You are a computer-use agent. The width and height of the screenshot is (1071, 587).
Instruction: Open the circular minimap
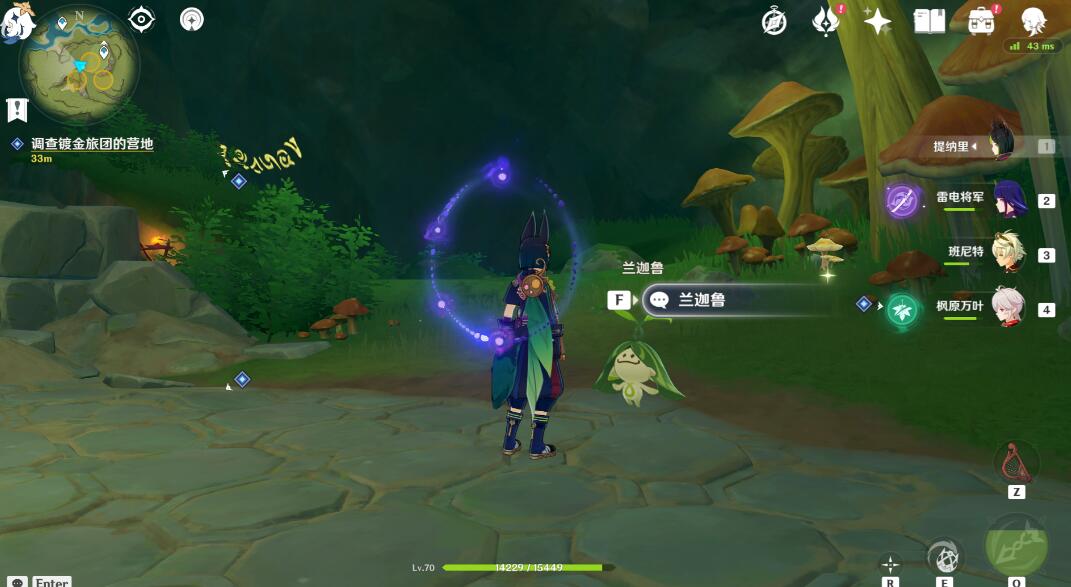(x=81, y=64)
